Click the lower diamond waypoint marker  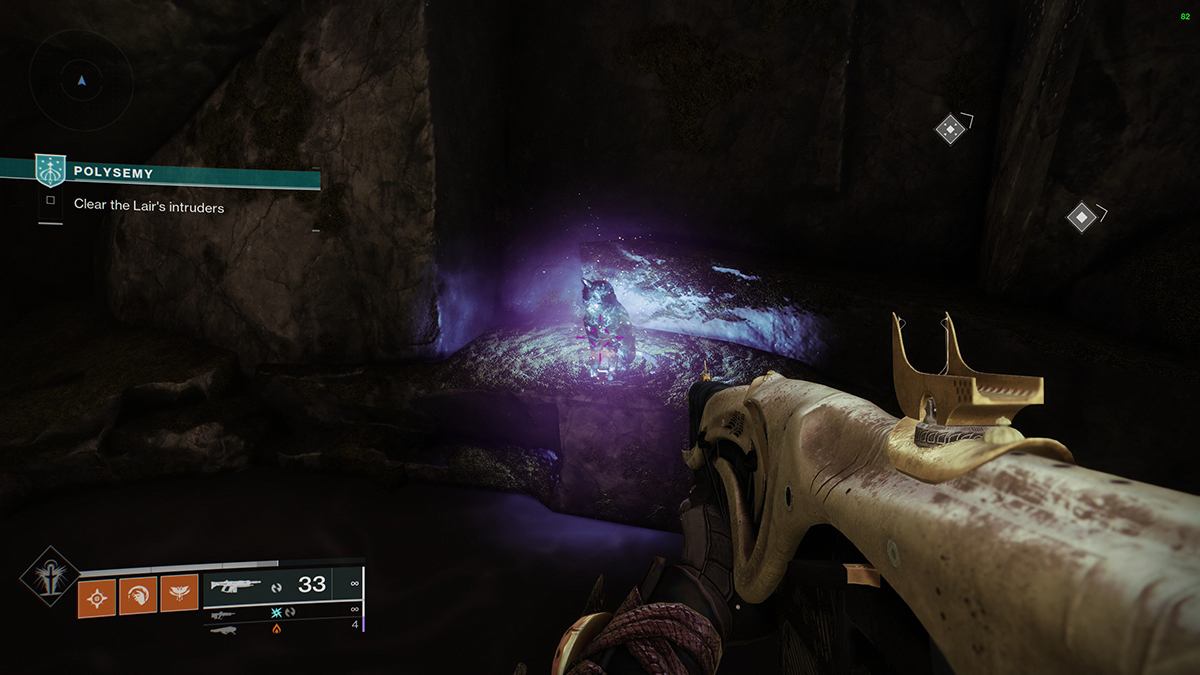pyautogui.click(x=1080, y=217)
